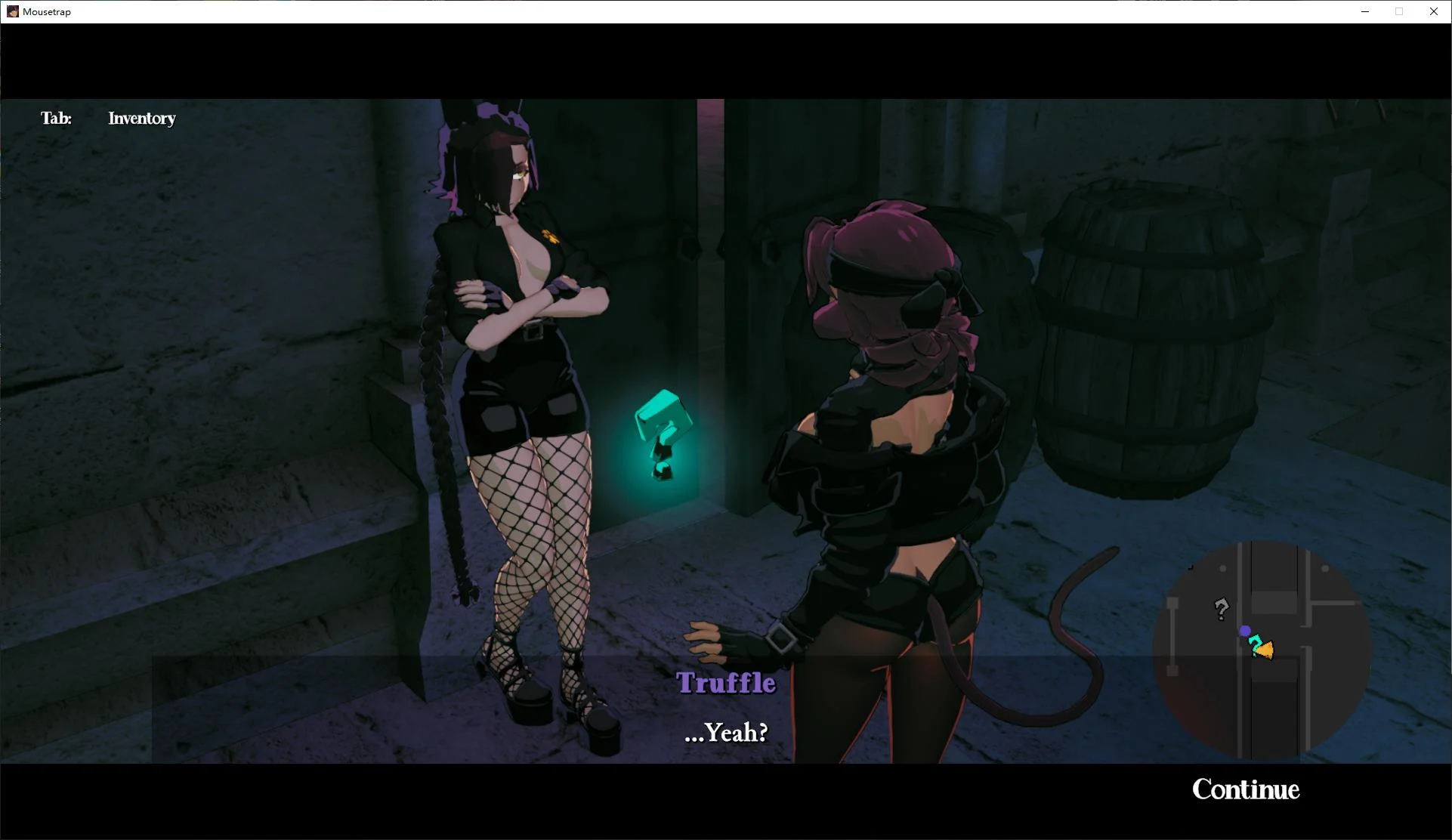
Task: Click the purple dot marker on the minimap
Action: click(1244, 631)
